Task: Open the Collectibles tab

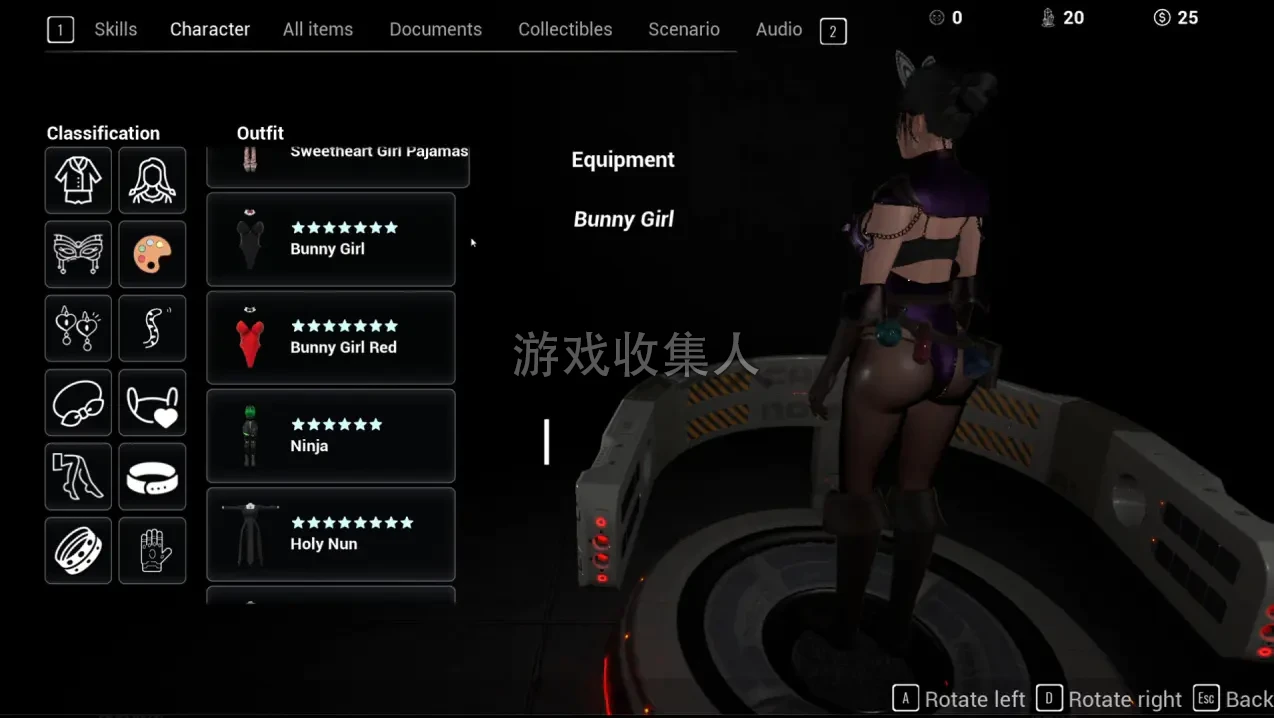Action: click(x=564, y=30)
